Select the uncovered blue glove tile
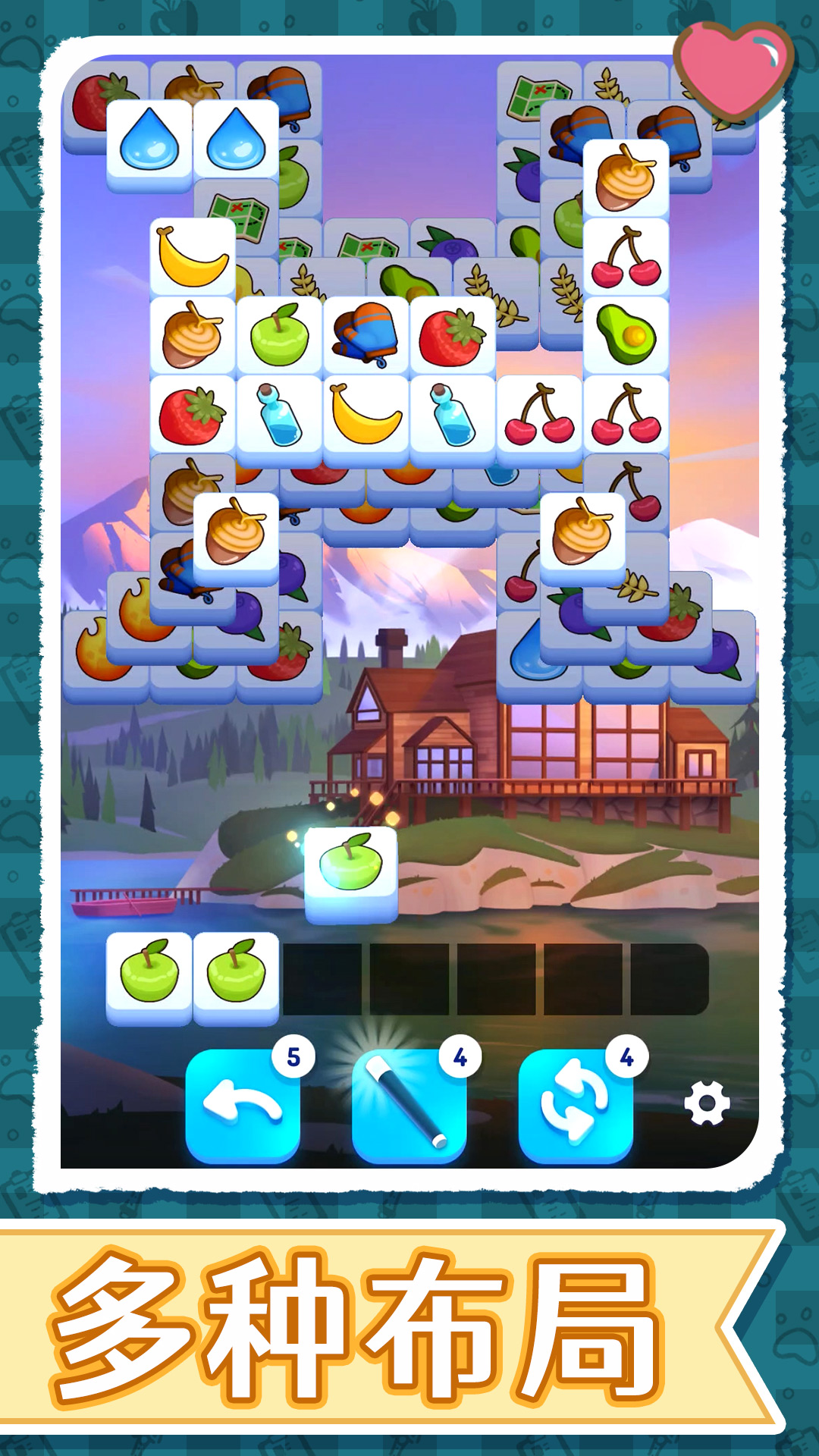 point(366,334)
